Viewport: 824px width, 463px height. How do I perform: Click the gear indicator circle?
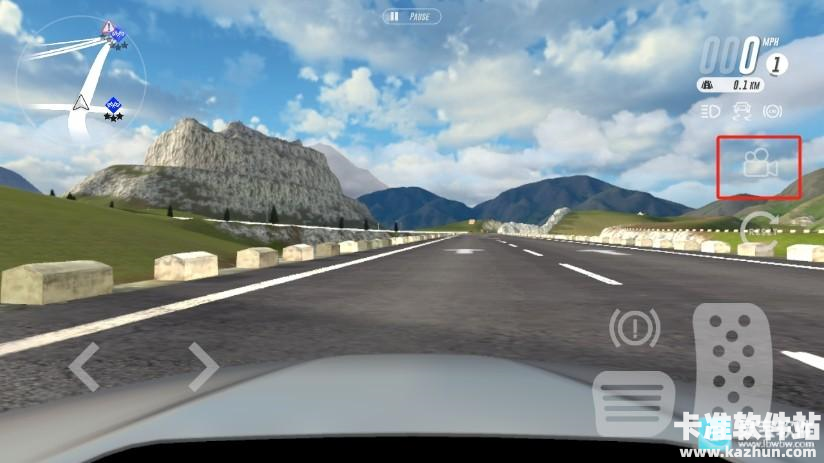click(x=776, y=64)
